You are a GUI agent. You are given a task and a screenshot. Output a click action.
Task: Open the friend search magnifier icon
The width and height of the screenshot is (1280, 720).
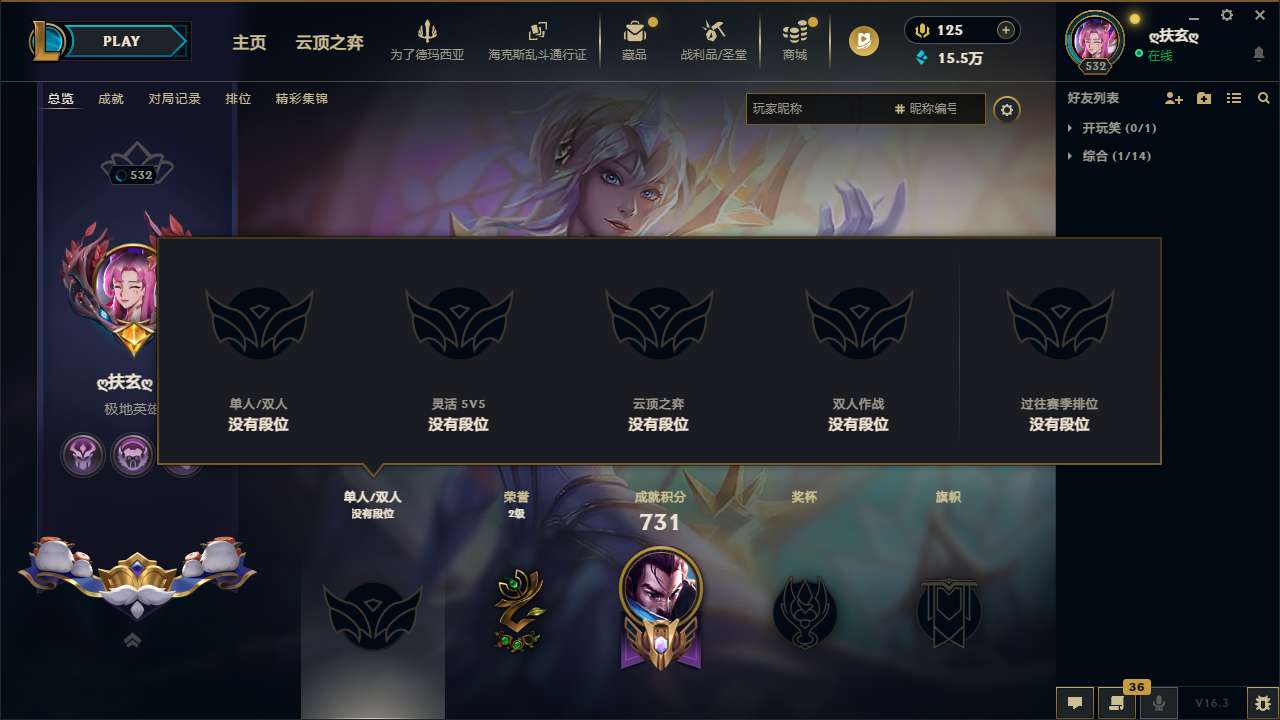click(x=1264, y=98)
